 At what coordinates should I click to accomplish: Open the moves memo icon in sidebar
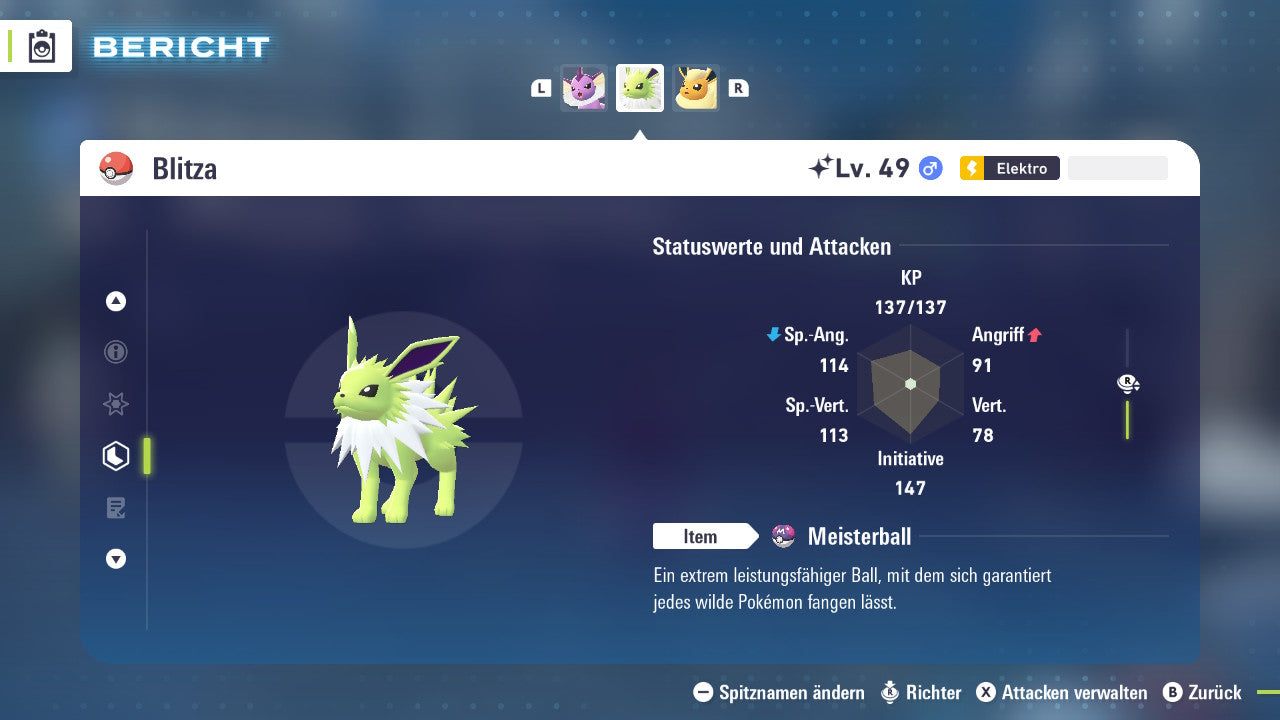pyautogui.click(x=115, y=507)
